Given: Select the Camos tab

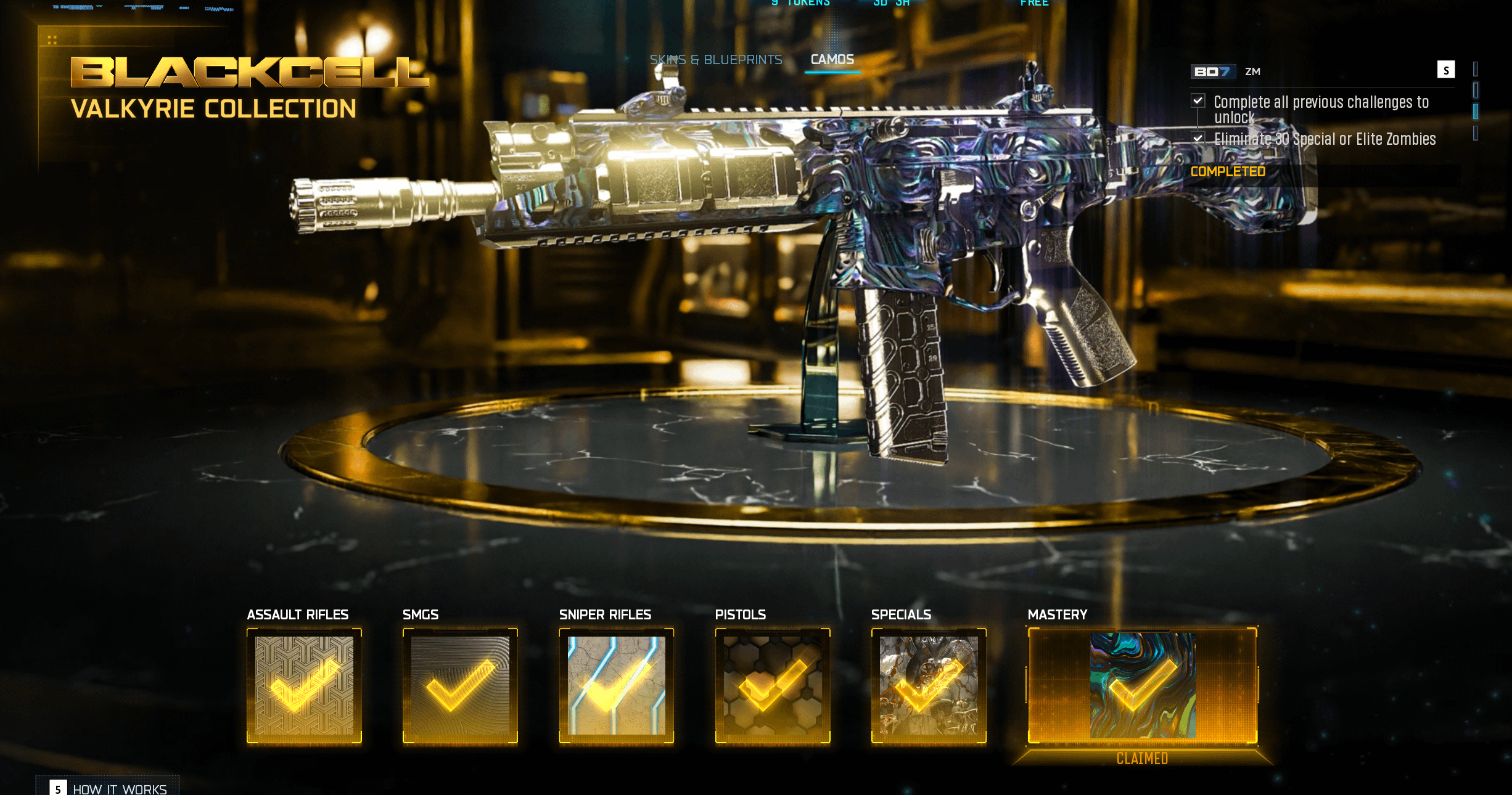Looking at the screenshot, I should (x=832, y=60).
